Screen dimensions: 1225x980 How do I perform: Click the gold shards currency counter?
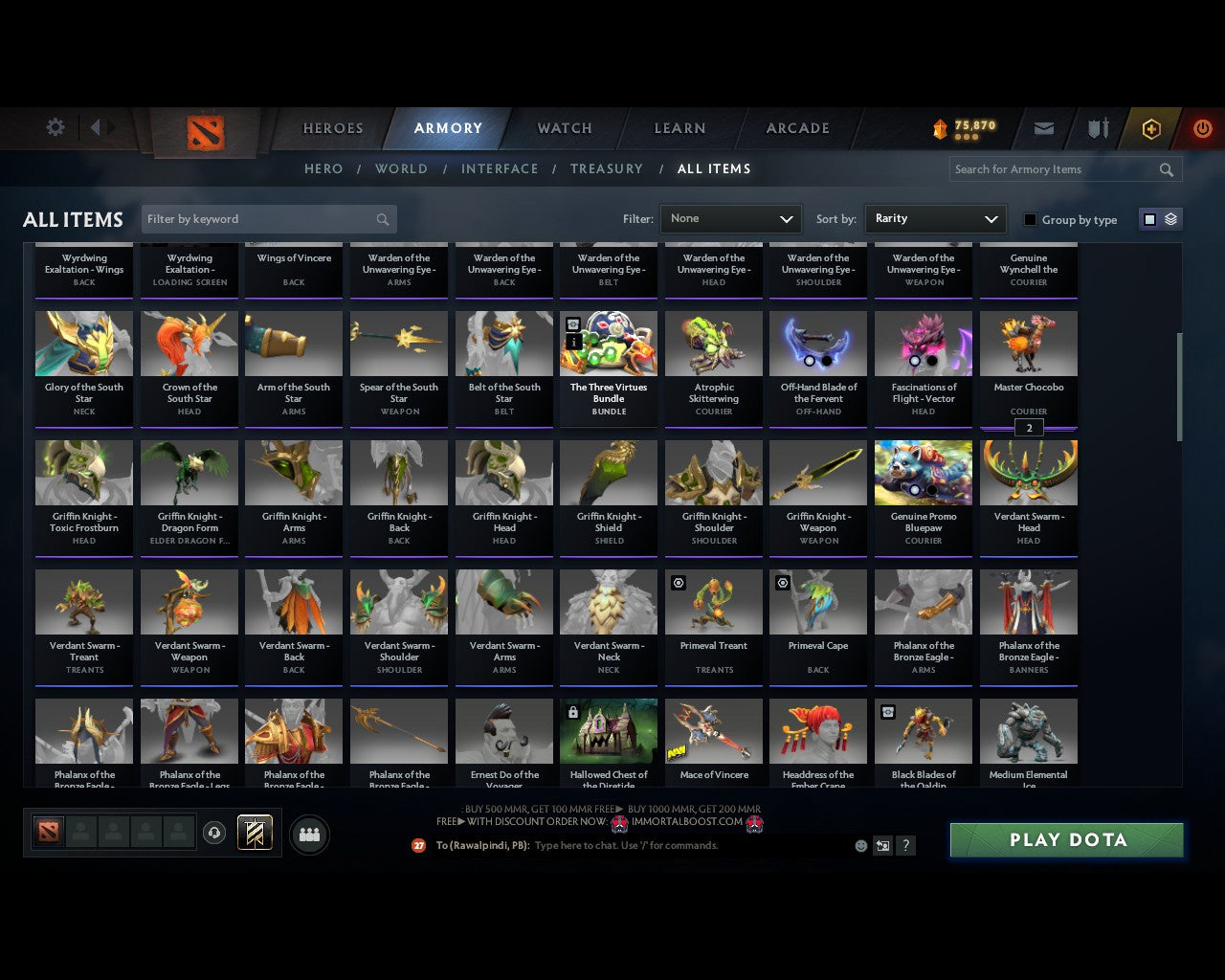coord(965,124)
